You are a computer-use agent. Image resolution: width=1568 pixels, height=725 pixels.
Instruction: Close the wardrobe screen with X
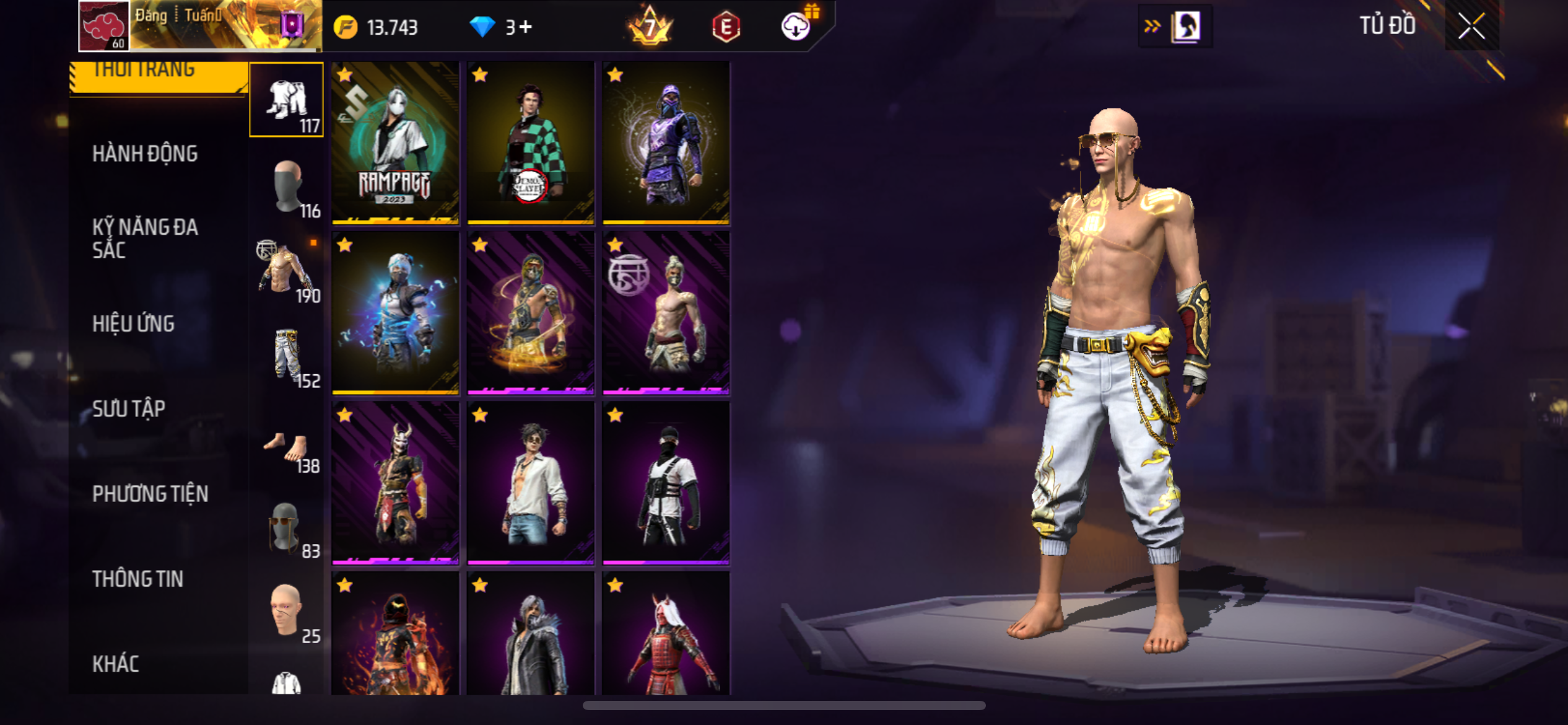pos(1471,26)
